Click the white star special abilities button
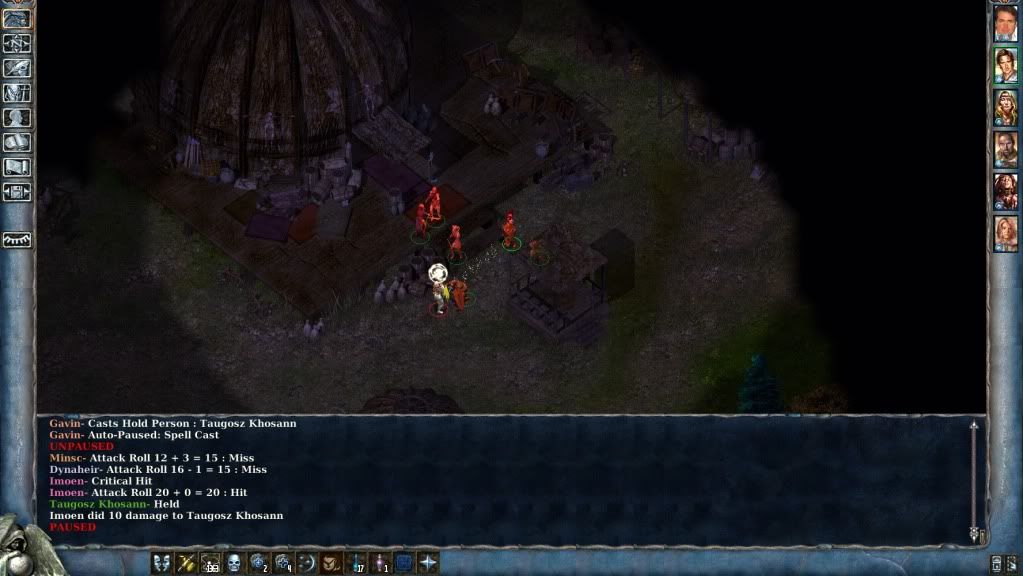1023x576 pixels. pos(428,563)
